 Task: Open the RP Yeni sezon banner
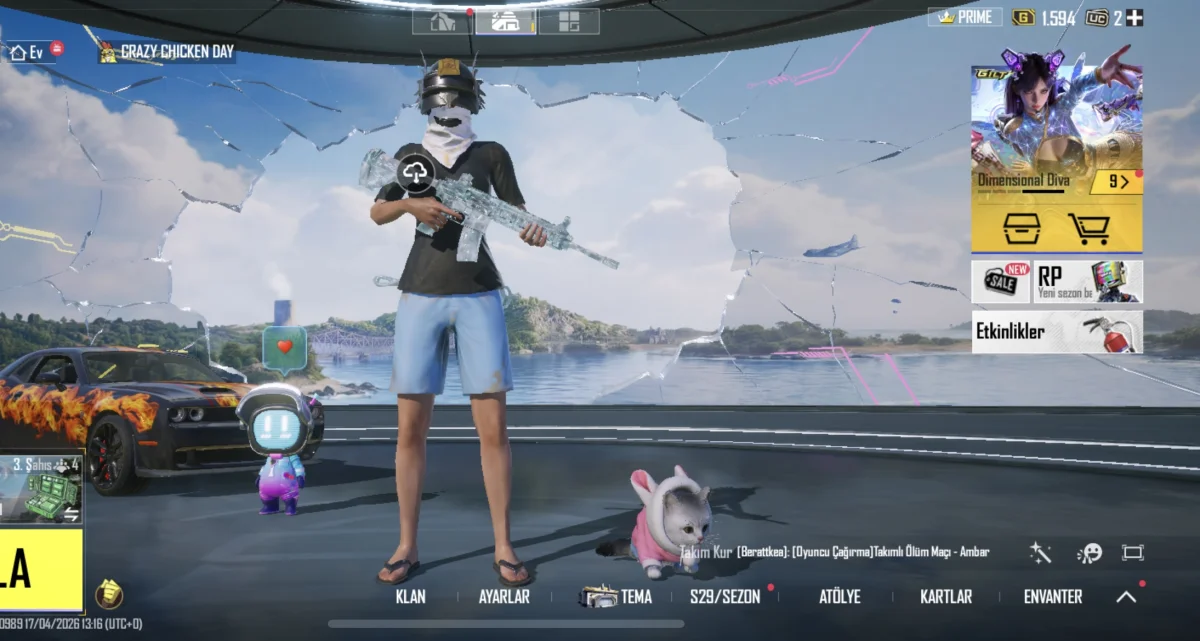click(1088, 282)
